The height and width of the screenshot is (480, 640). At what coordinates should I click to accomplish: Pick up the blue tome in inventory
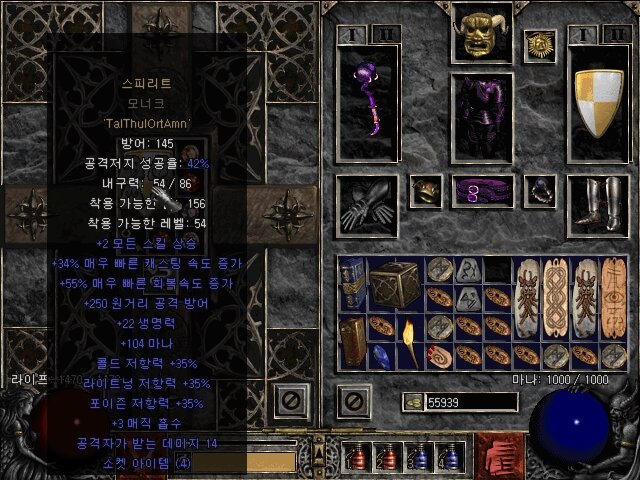pos(351,283)
